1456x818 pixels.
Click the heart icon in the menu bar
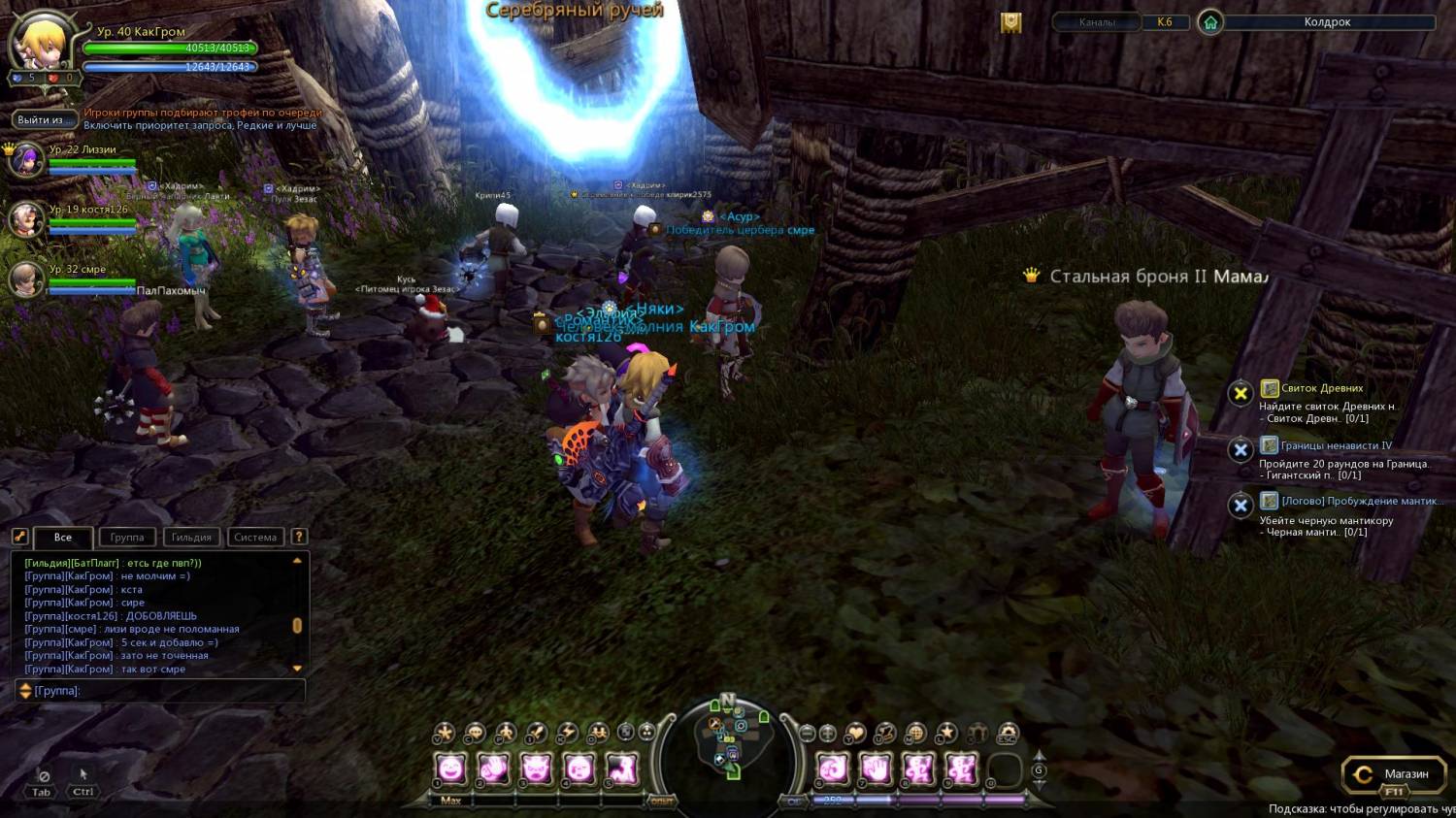pos(855,734)
